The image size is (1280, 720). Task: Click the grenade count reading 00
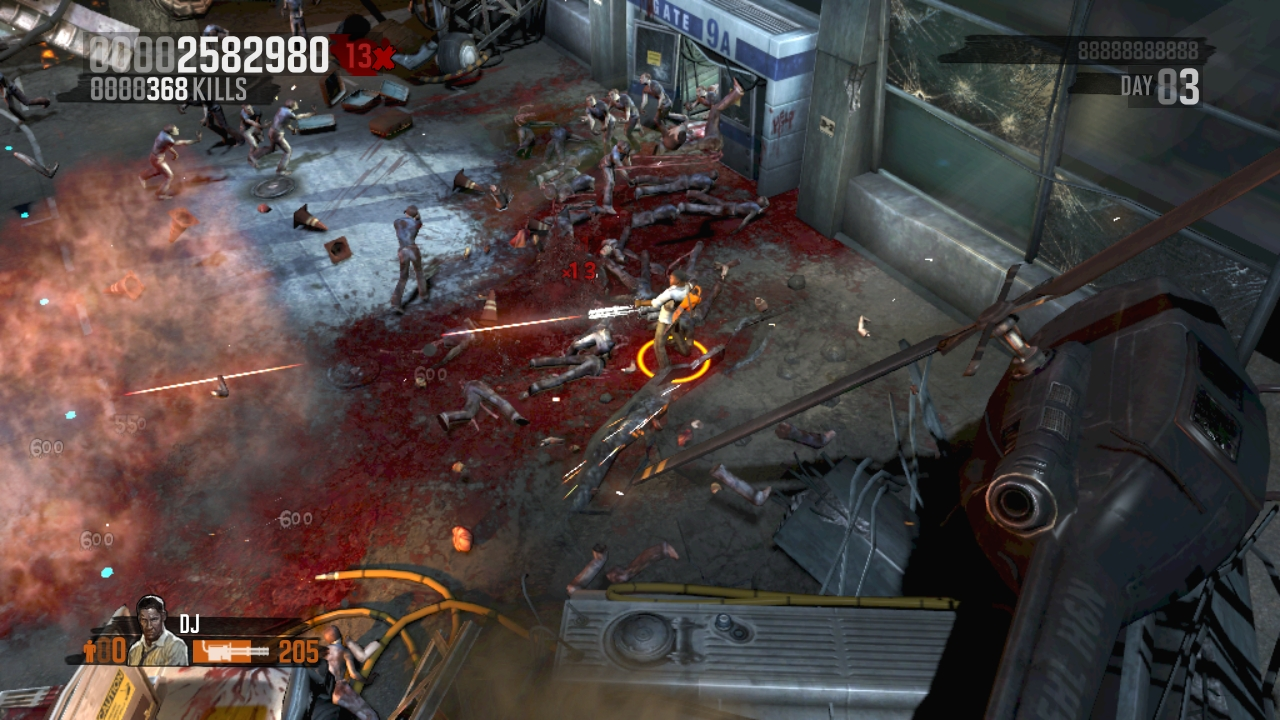(112, 651)
